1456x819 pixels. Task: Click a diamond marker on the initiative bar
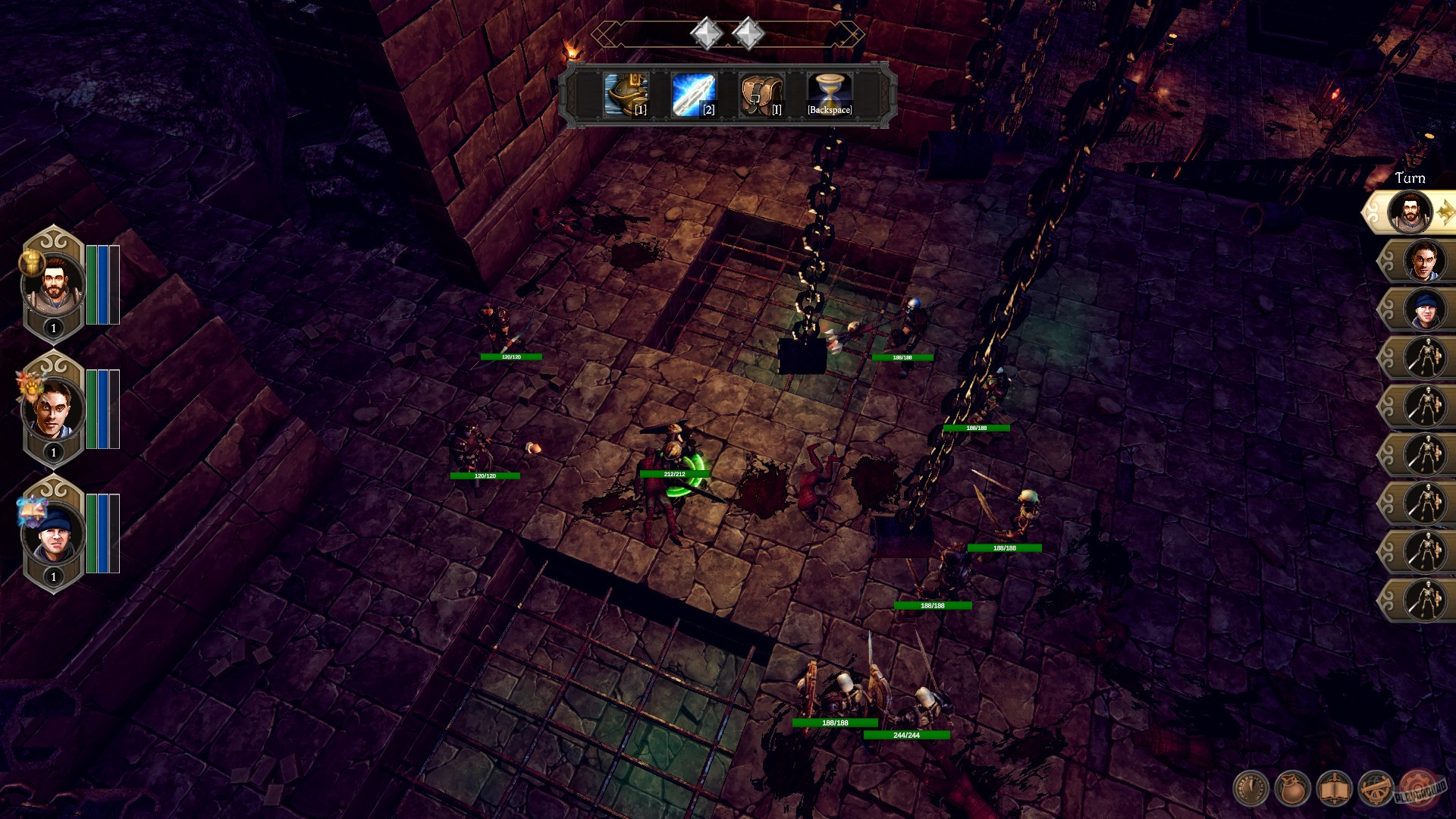(x=705, y=33)
